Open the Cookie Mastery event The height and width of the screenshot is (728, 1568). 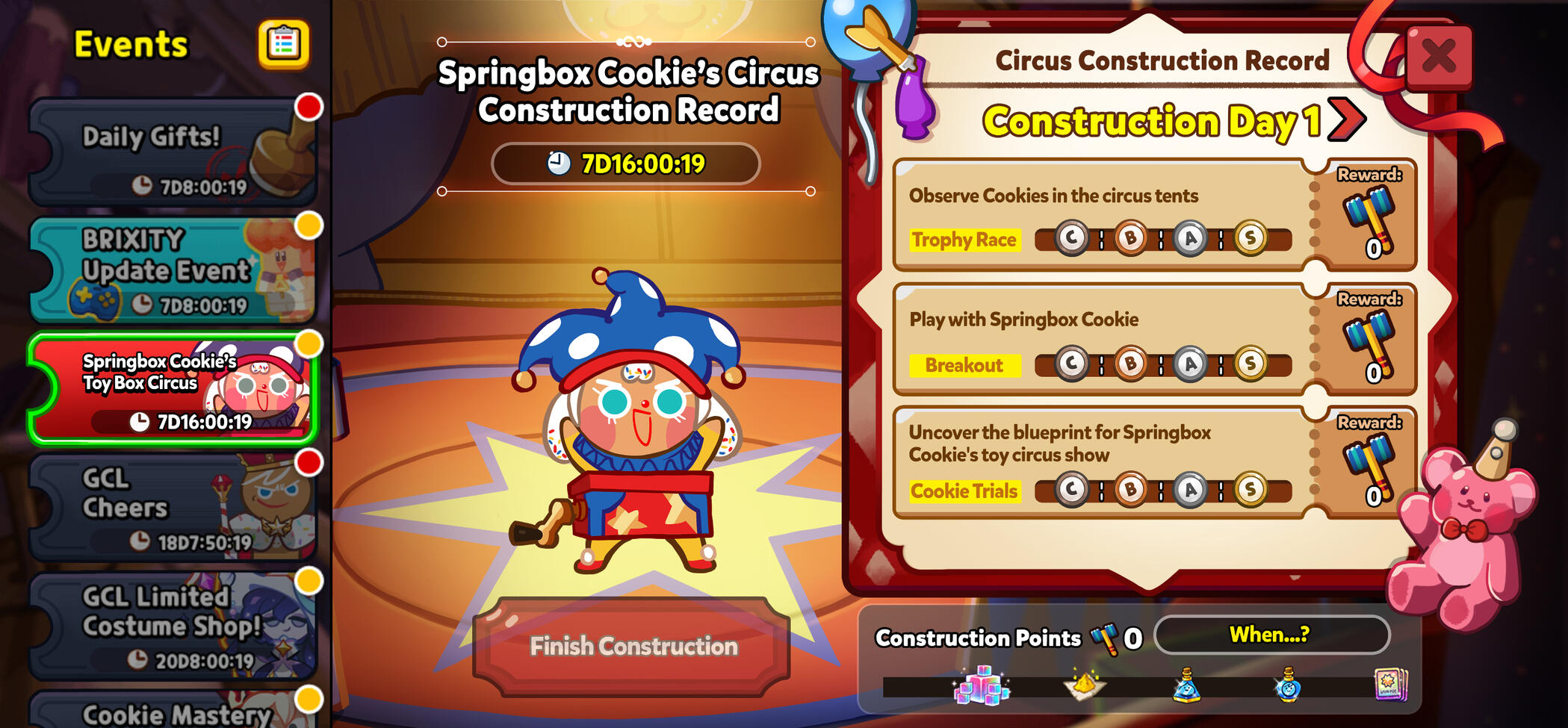[x=172, y=712]
